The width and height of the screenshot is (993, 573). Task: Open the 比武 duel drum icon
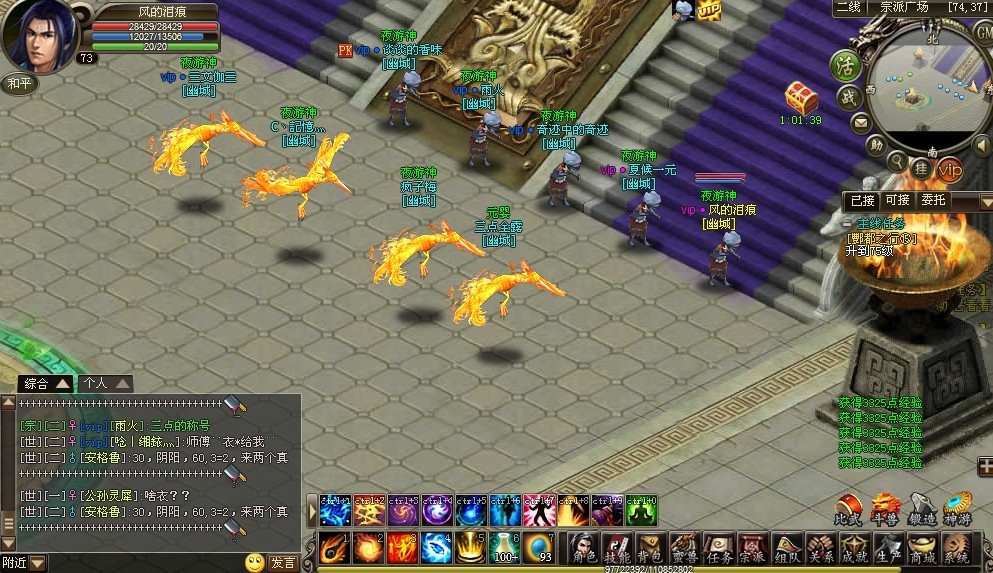[849, 509]
